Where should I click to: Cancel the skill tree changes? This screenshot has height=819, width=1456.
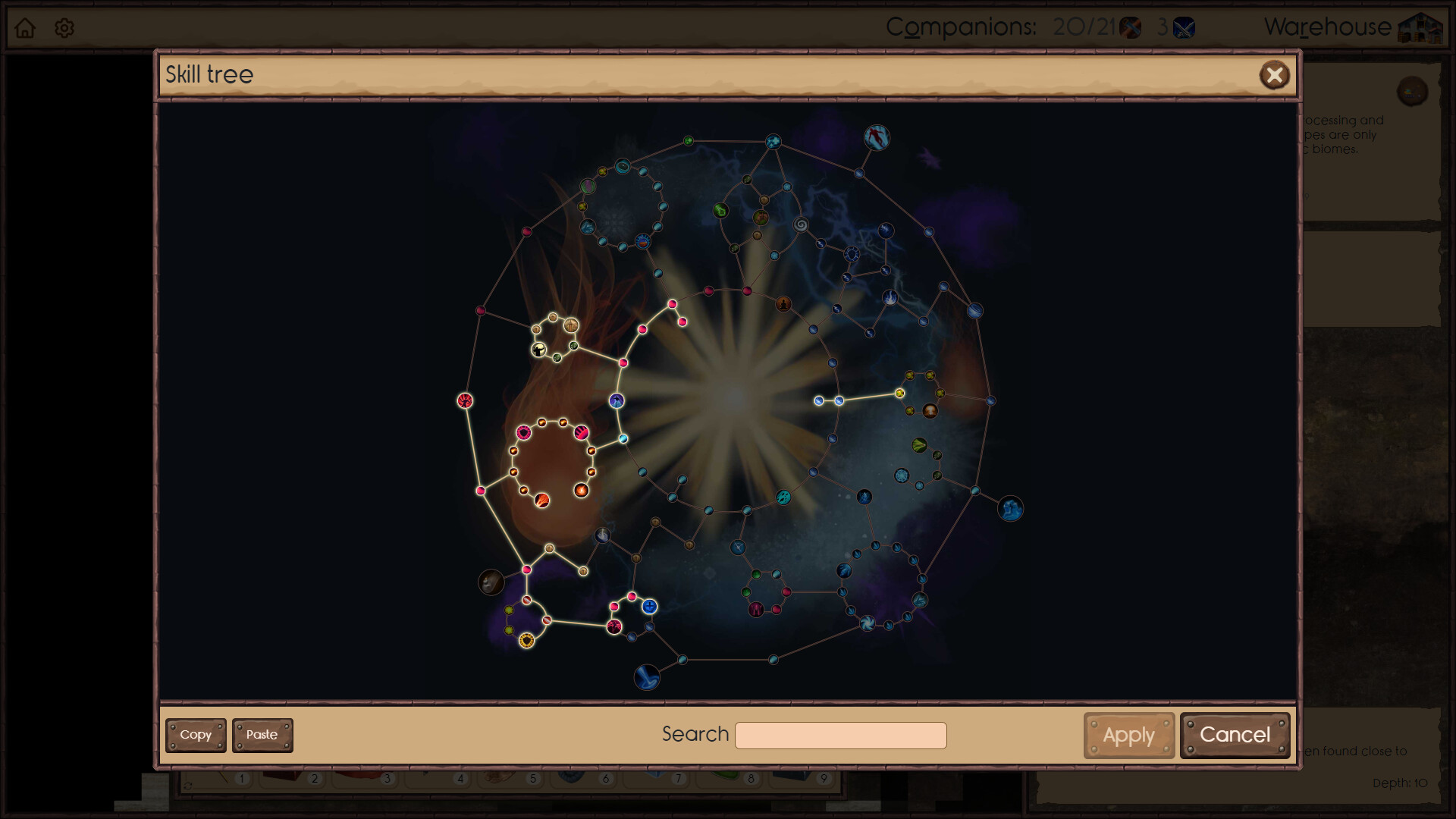point(1235,735)
